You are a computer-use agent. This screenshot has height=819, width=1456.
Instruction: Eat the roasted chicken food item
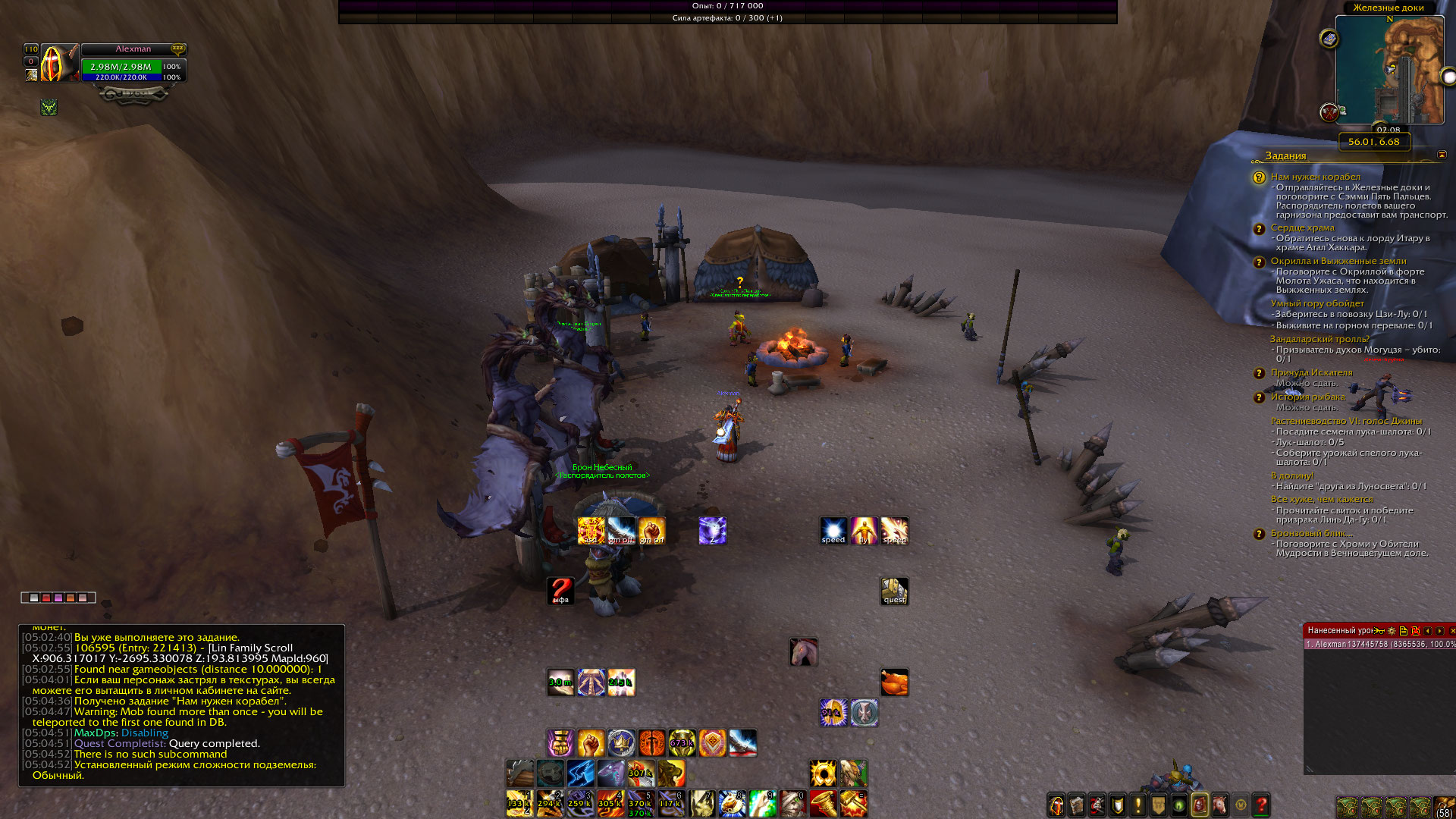click(x=894, y=682)
